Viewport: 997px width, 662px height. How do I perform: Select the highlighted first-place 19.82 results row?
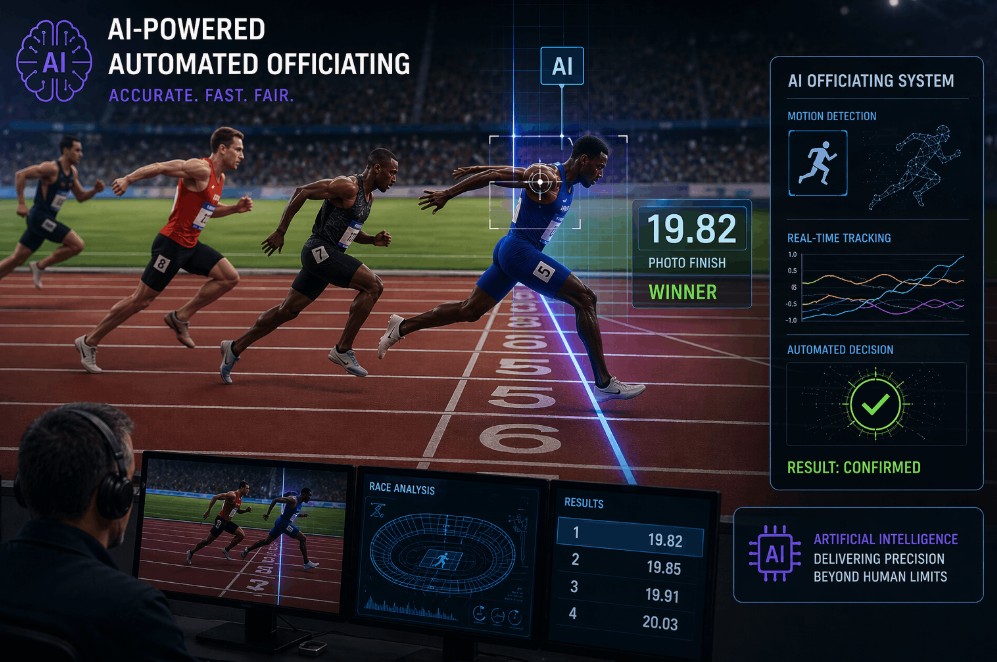[630, 541]
